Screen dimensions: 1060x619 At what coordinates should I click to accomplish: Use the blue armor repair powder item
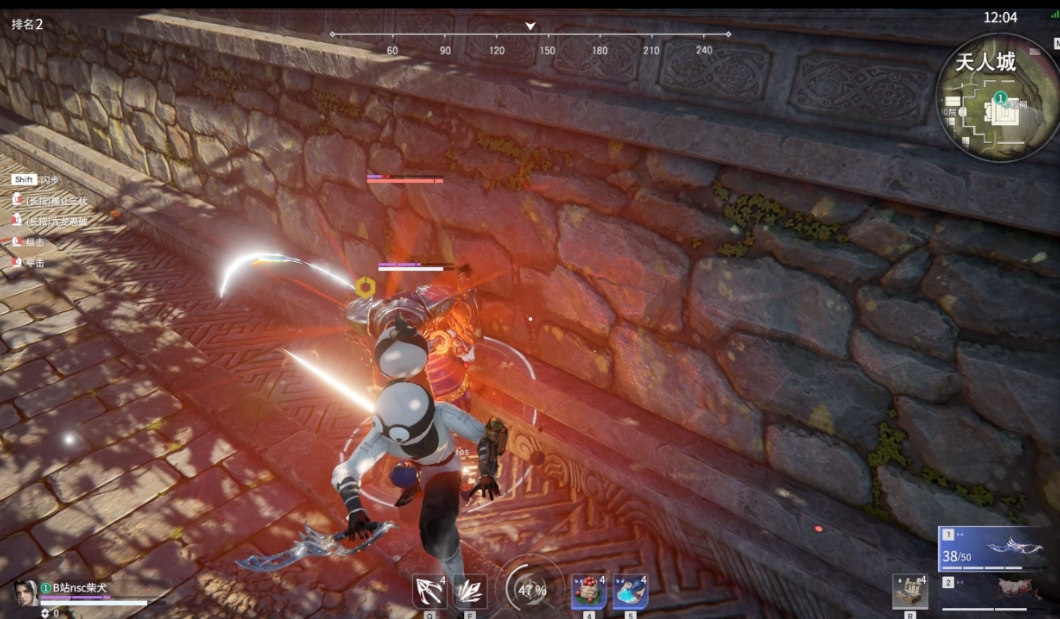pyautogui.click(x=630, y=591)
